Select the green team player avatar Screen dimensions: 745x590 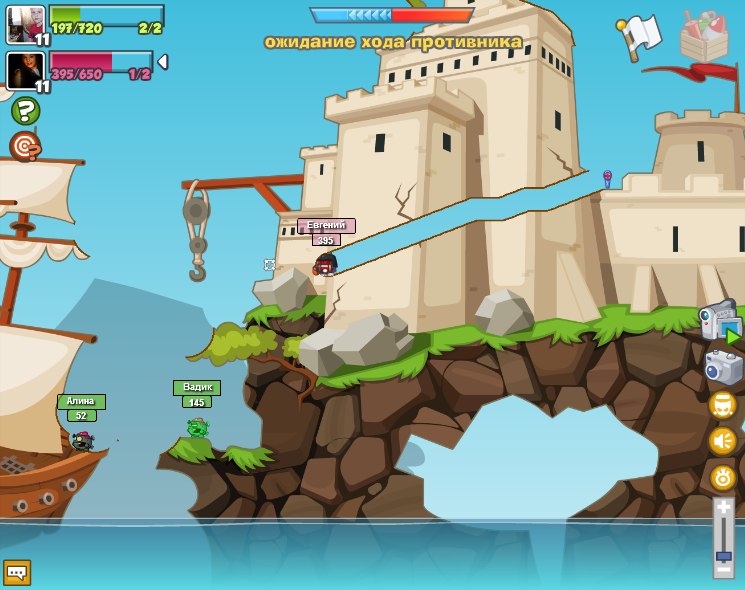click(x=22, y=24)
